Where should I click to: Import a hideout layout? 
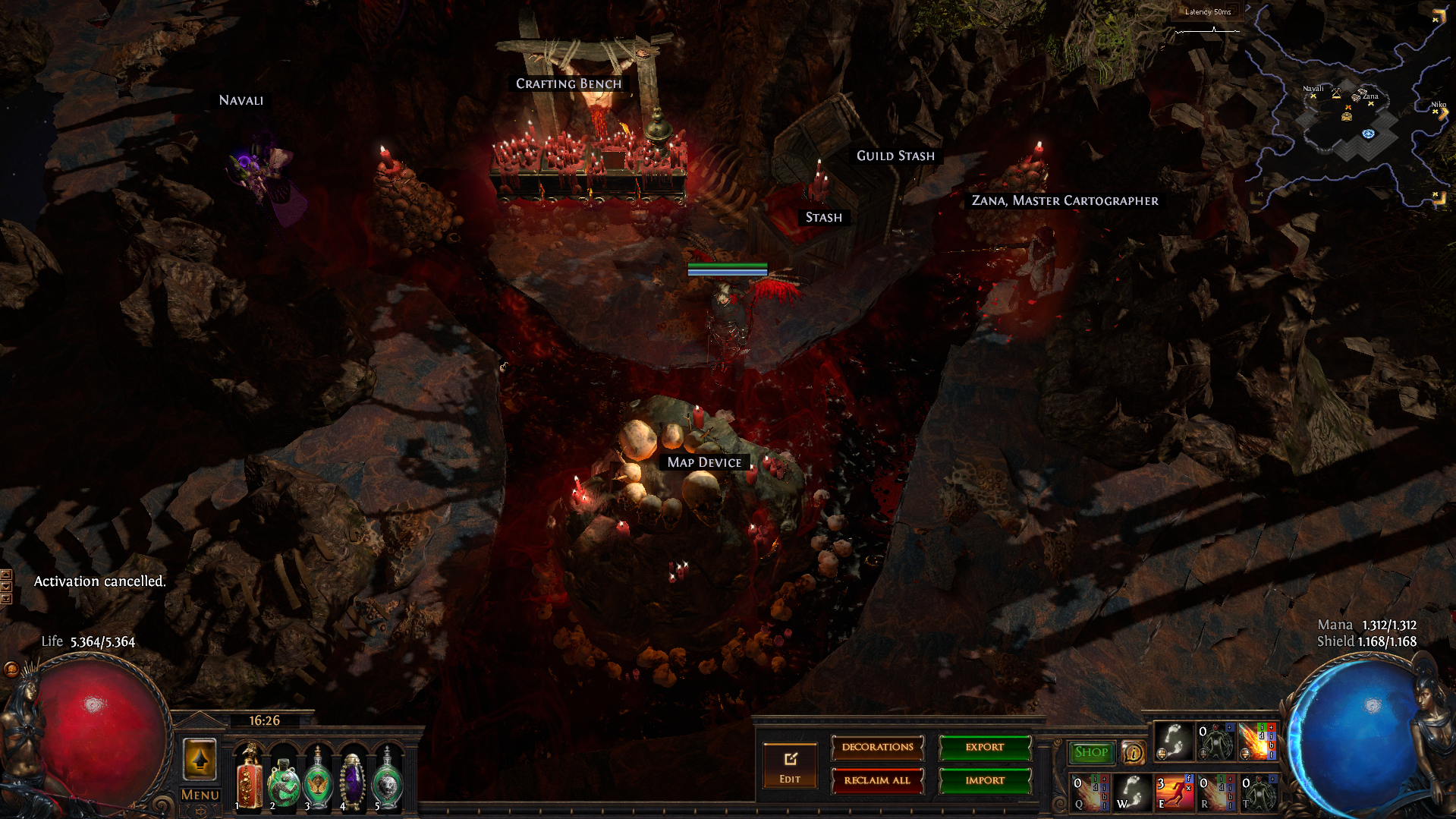tap(985, 781)
